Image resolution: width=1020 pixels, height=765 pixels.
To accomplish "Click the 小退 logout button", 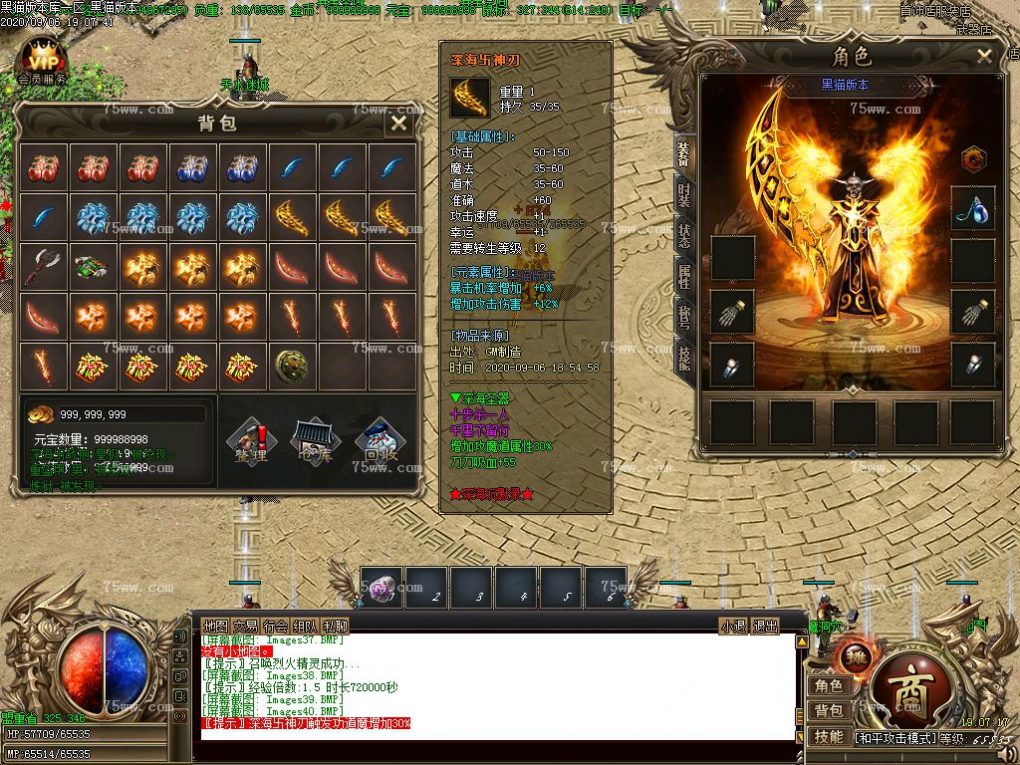I will click(733, 626).
